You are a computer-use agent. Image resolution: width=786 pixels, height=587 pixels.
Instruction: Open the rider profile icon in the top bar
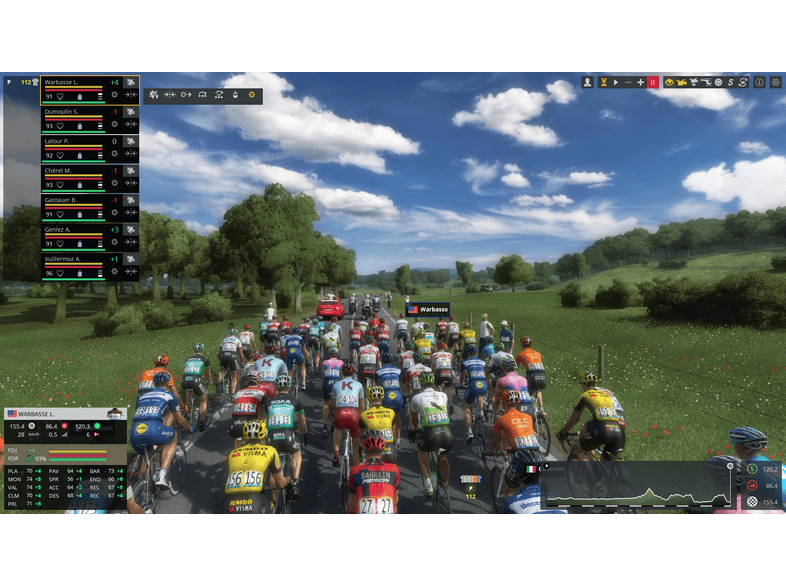pyautogui.click(x=588, y=82)
